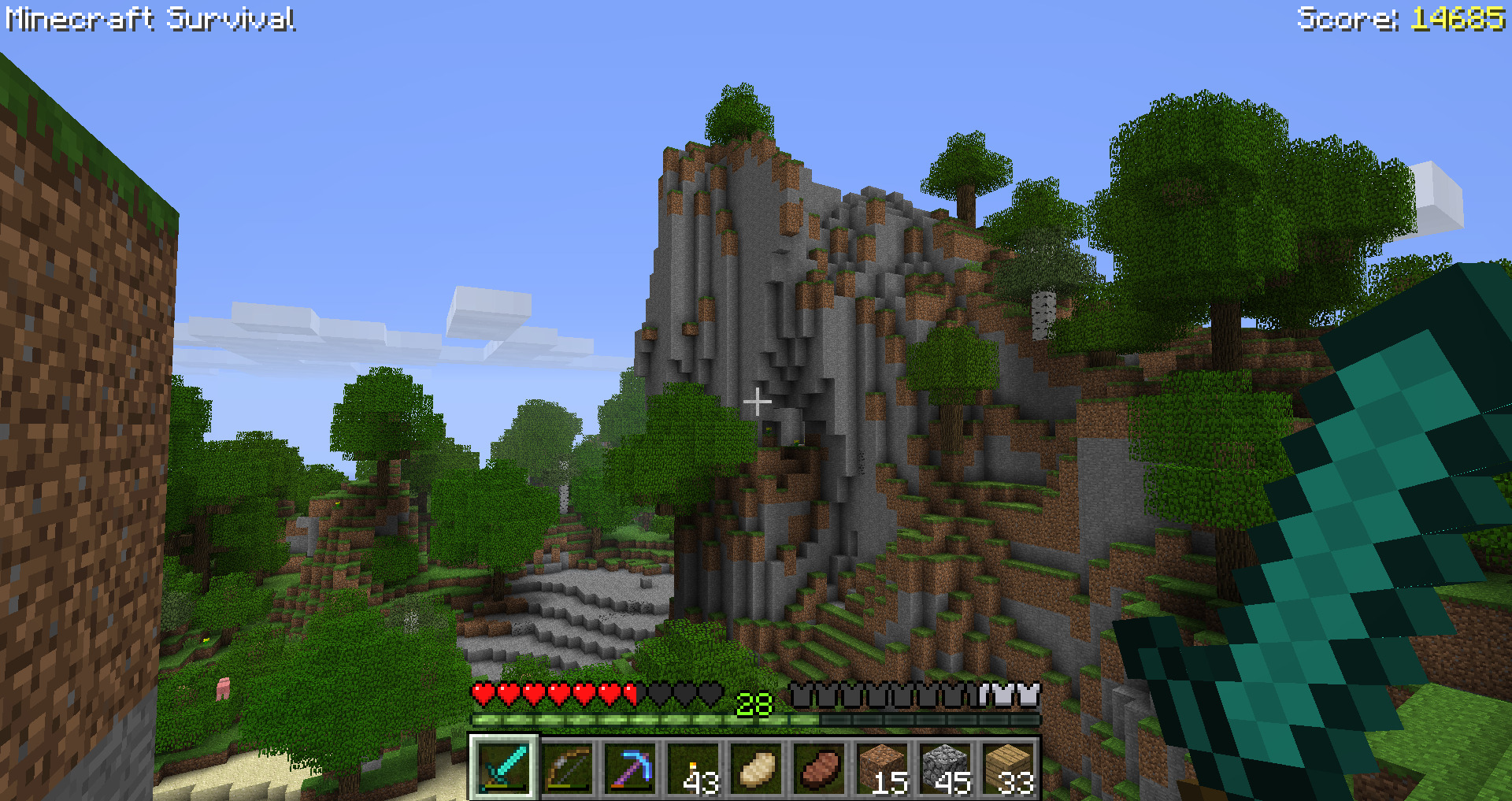
Task: Pick the baked potato hotbar slot
Action: click(756, 767)
